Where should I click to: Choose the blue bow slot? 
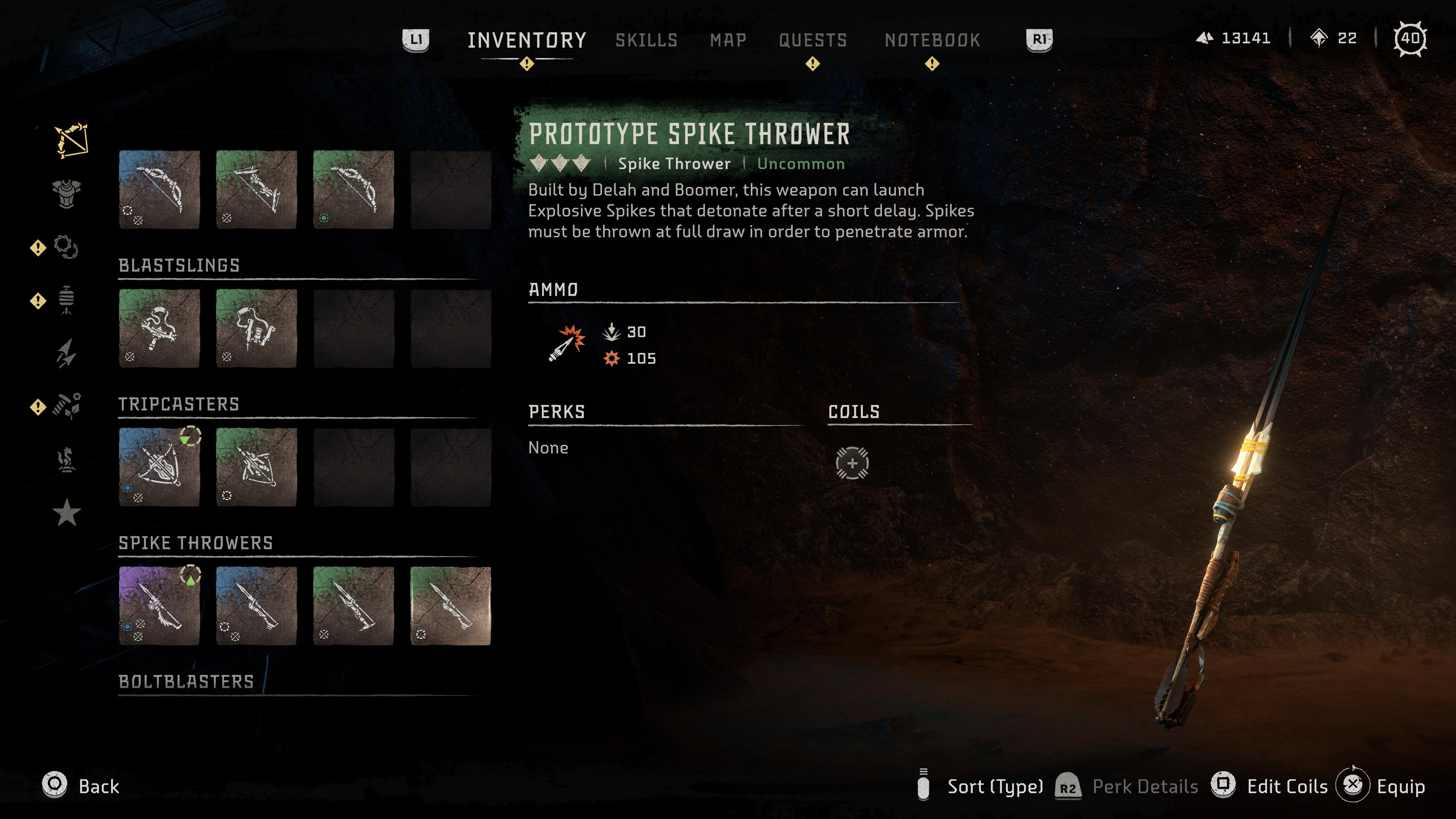coord(159,189)
